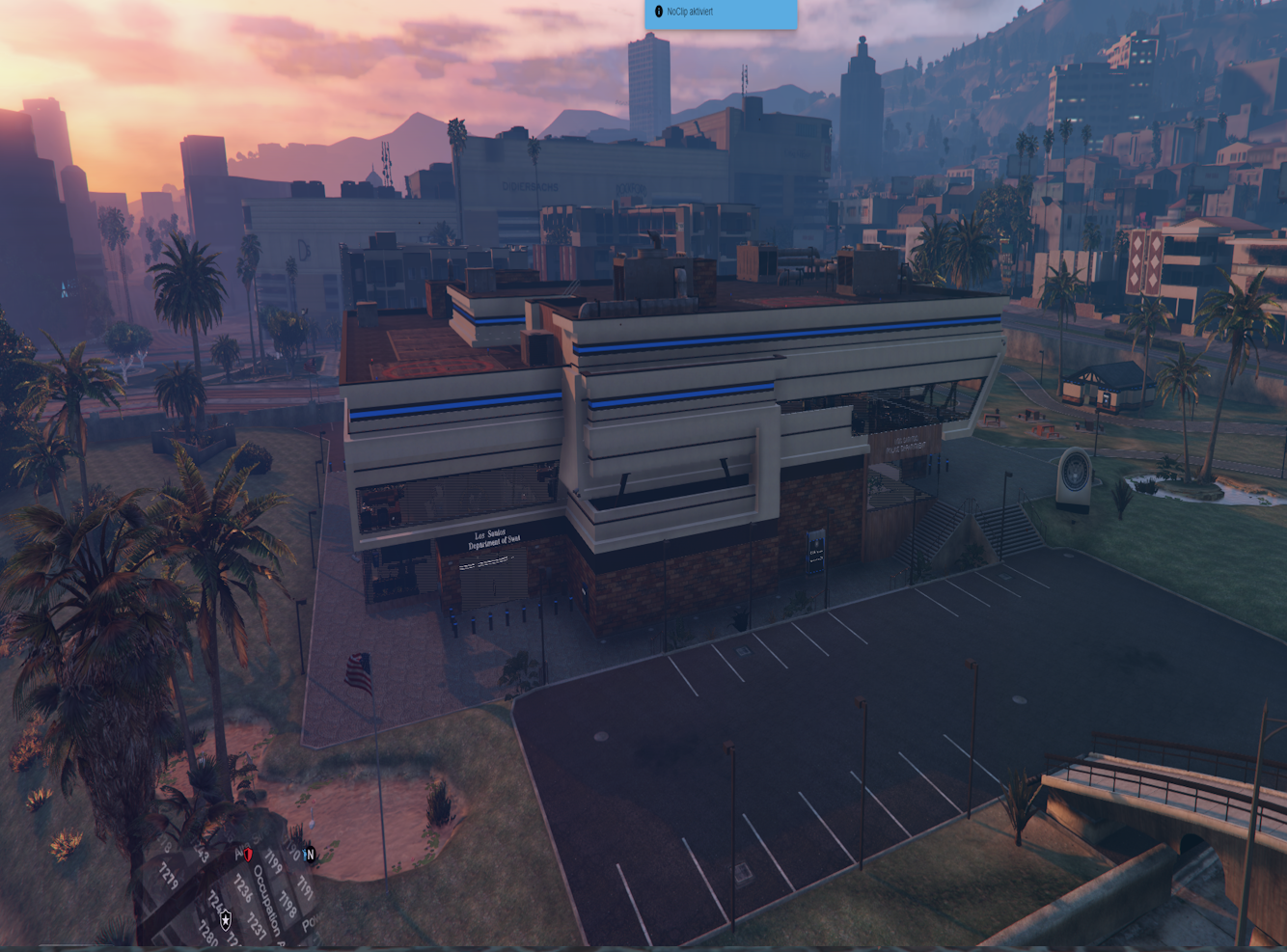Click the north N compass marker
Screen dimensions: 1287x952
point(310,855)
